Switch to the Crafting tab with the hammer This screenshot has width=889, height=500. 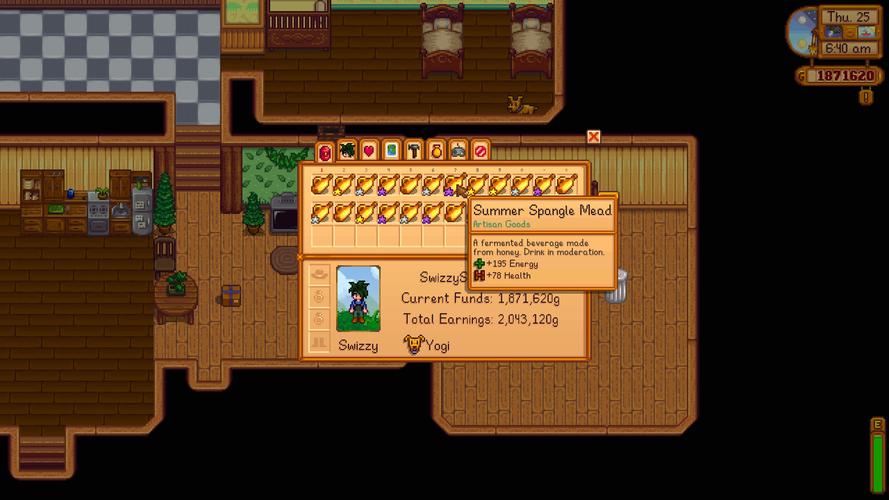413,151
